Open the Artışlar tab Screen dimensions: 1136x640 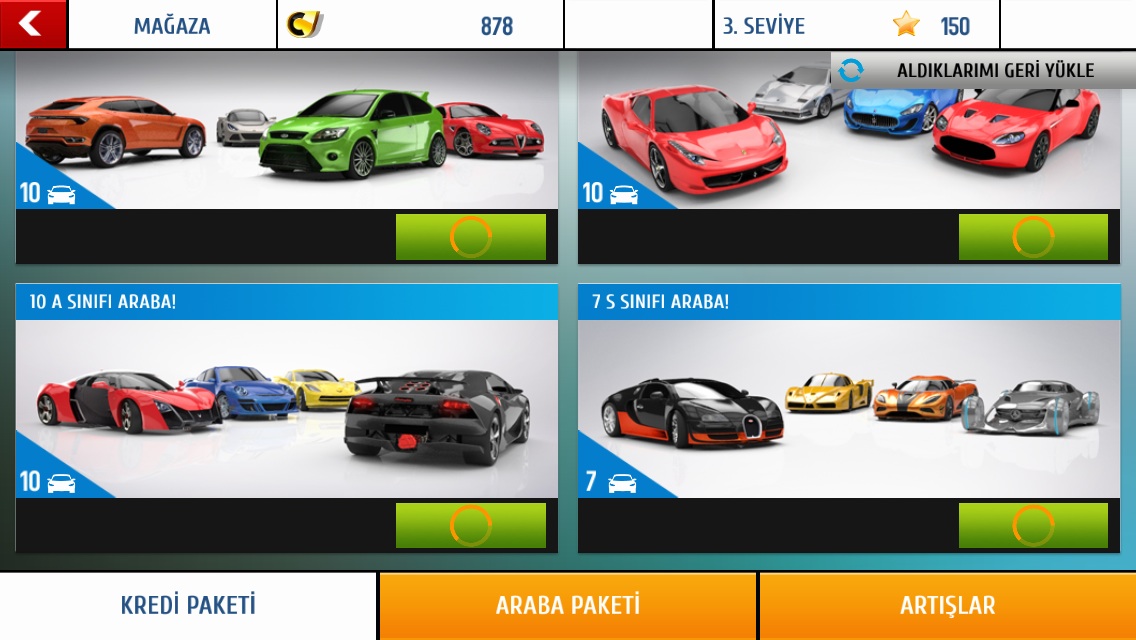pos(947,605)
